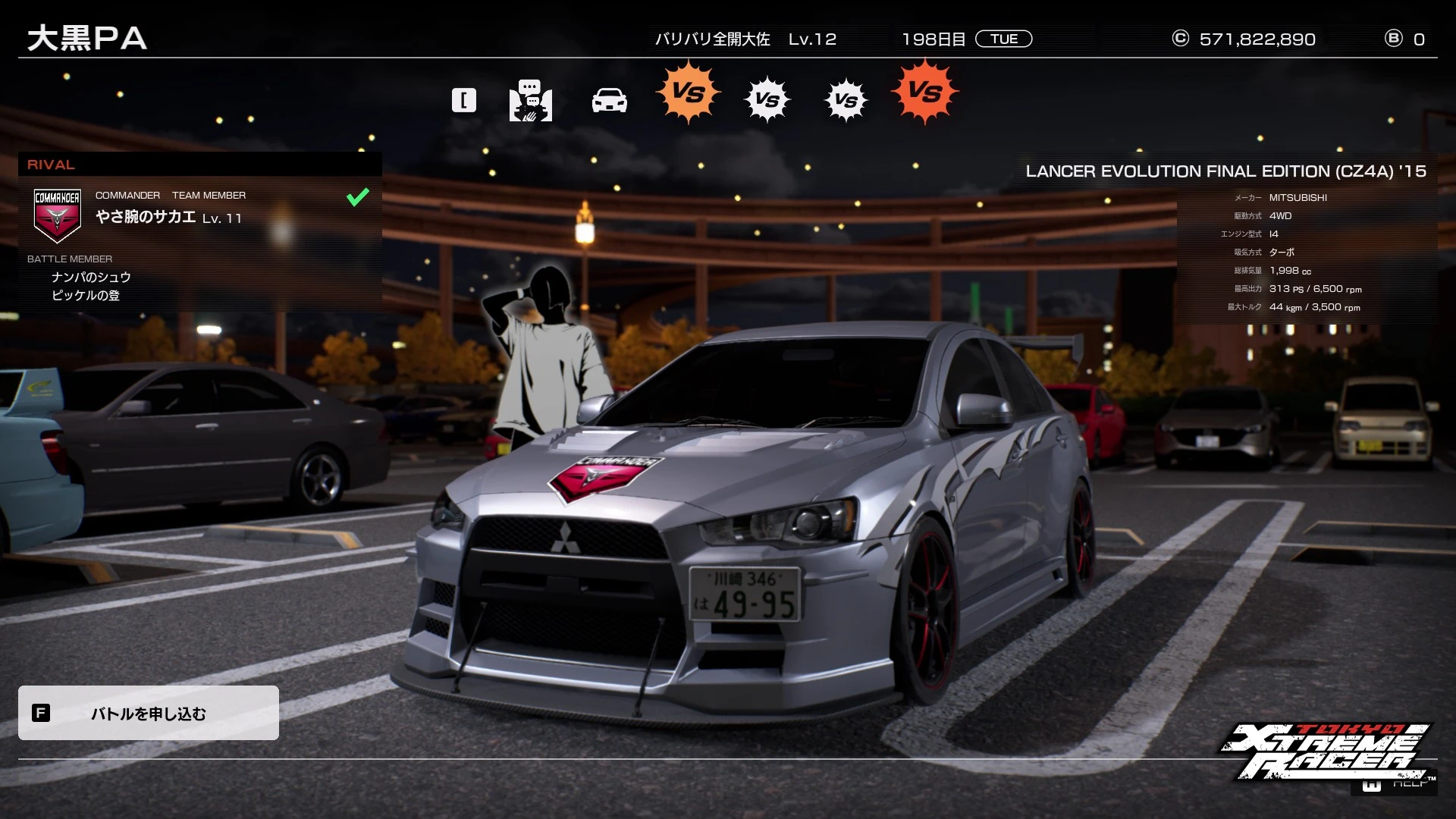
Task: Select the conversation speech-bubble icon
Action: tap(530, 100)
